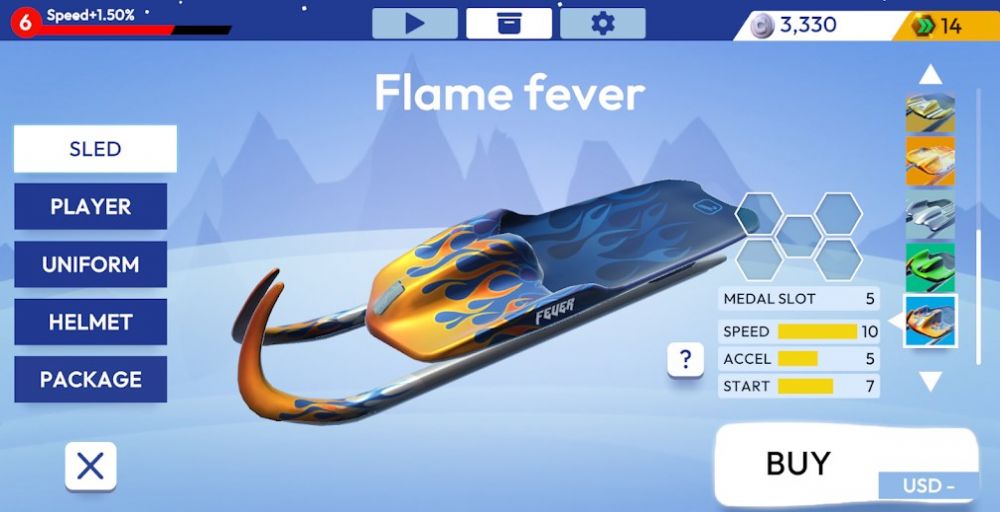Open the storage box tab in top bar
The width and height of the screenshot is (1000, 512).
(509, 23)
